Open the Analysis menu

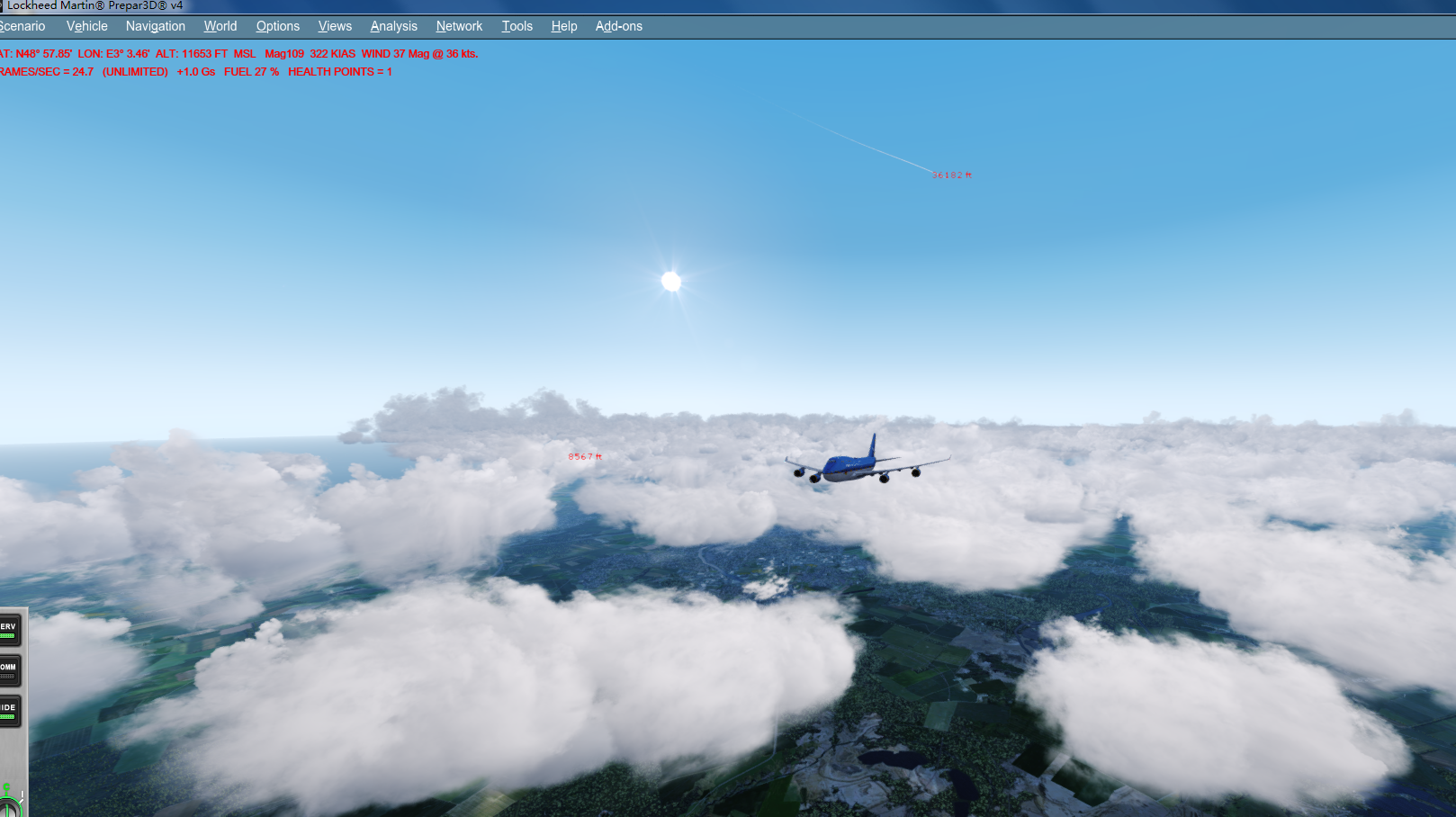tap(393, 26)
